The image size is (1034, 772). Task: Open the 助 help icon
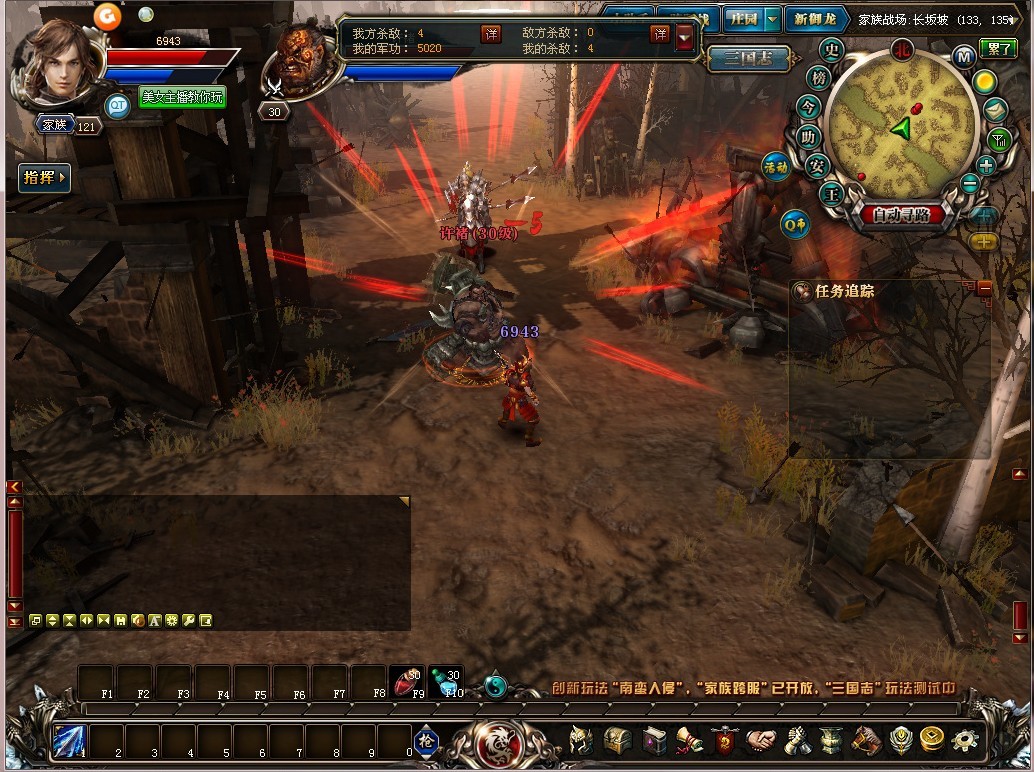tap(809, 137)
